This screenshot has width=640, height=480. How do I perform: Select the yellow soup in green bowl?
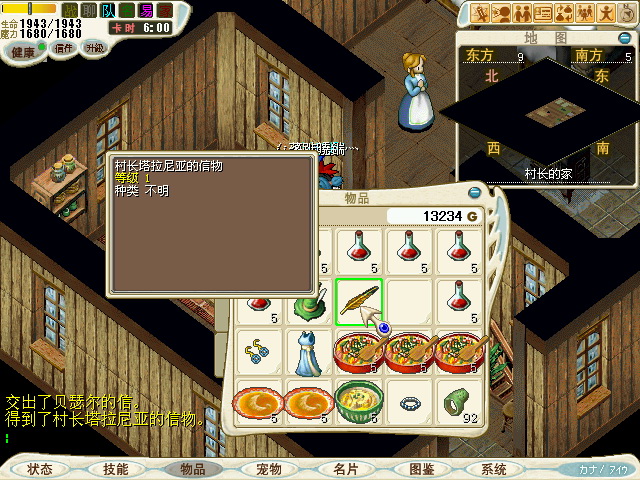tap(359, 401)
